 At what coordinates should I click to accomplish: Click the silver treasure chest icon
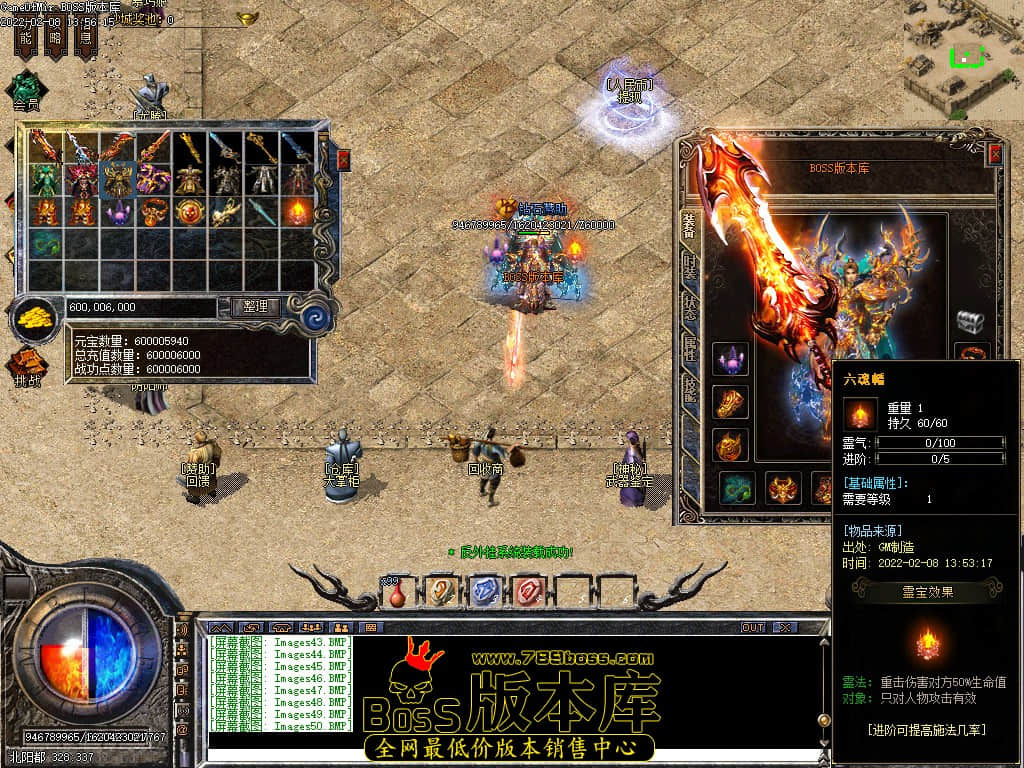(x=970, y=320)
